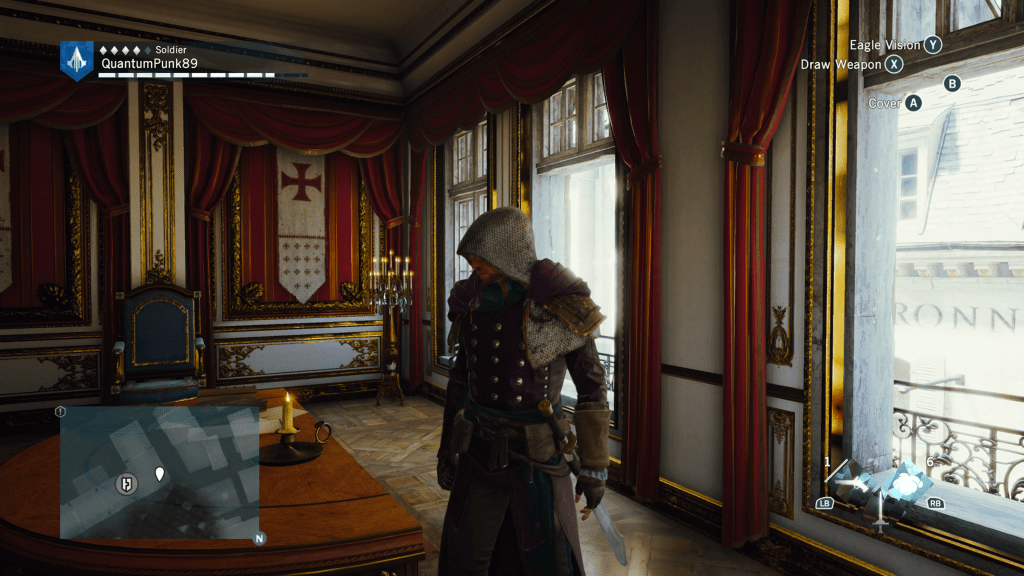
Task: Click the white player pin on minimap
Action: point(159,472)
